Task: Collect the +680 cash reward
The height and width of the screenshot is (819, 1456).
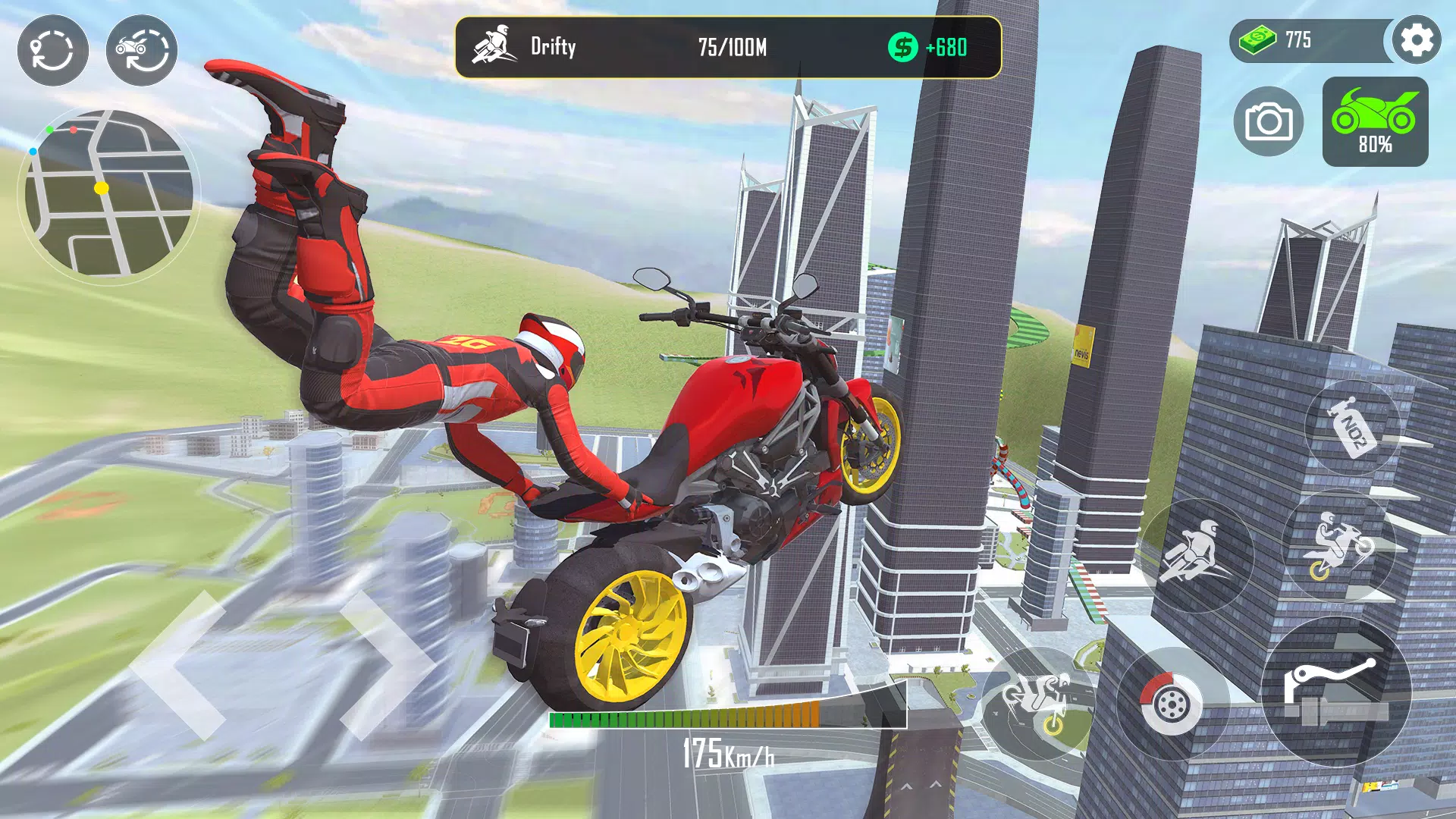Action: pos(930,47)
